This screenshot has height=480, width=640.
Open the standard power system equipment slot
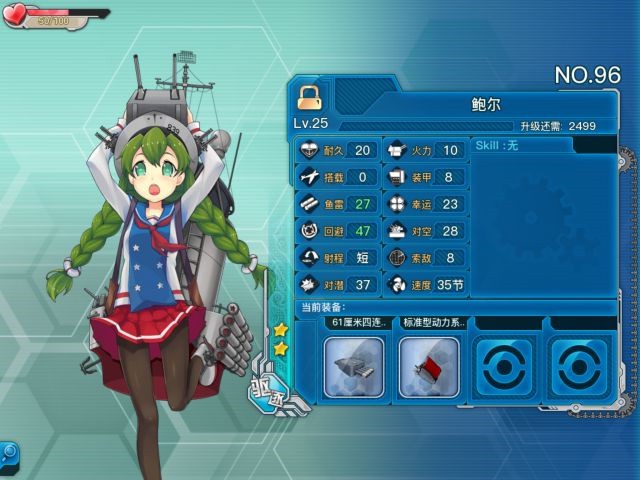pyautogui.click(x=429, y=366)
